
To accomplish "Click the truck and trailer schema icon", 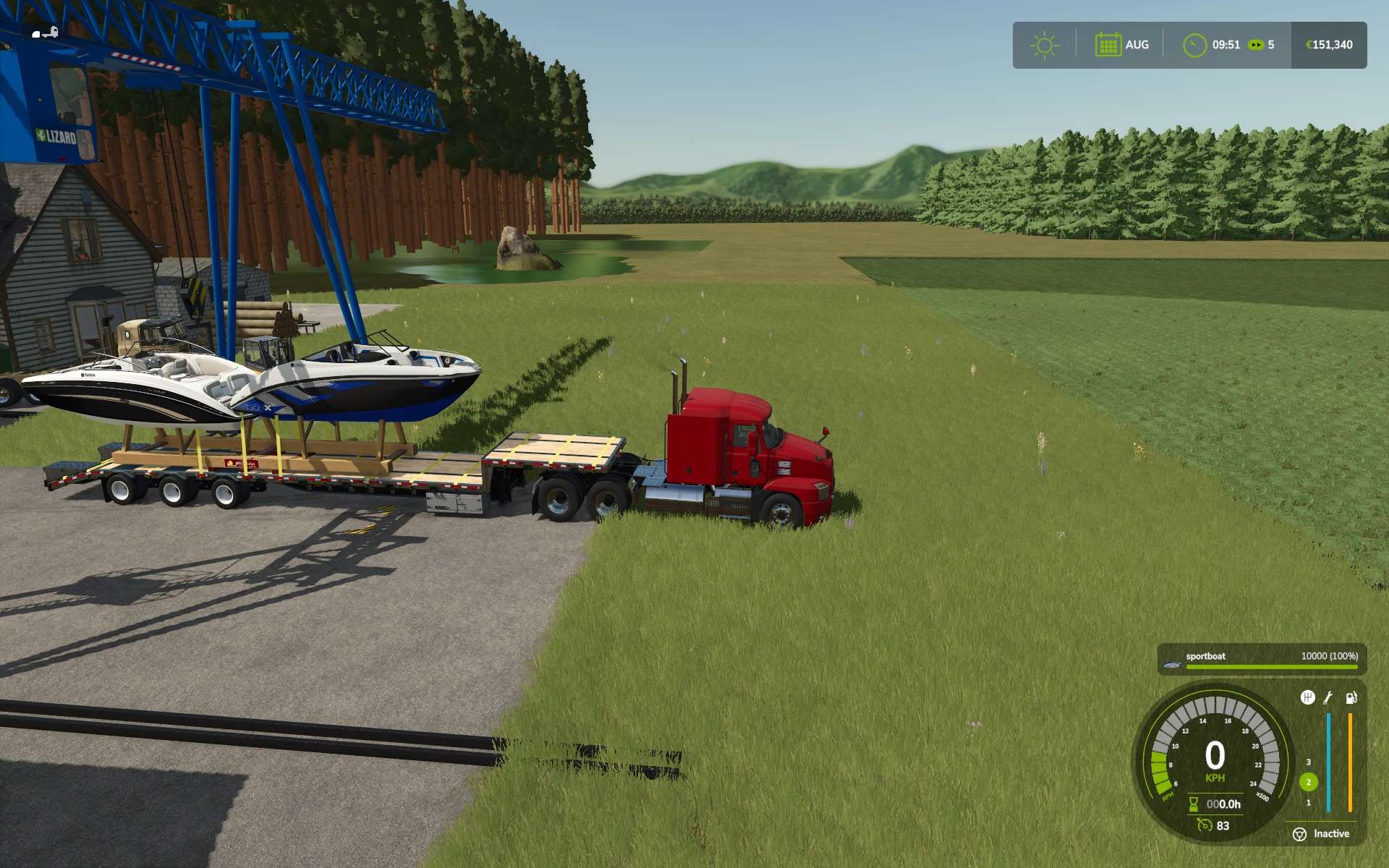I will point(45,33).
